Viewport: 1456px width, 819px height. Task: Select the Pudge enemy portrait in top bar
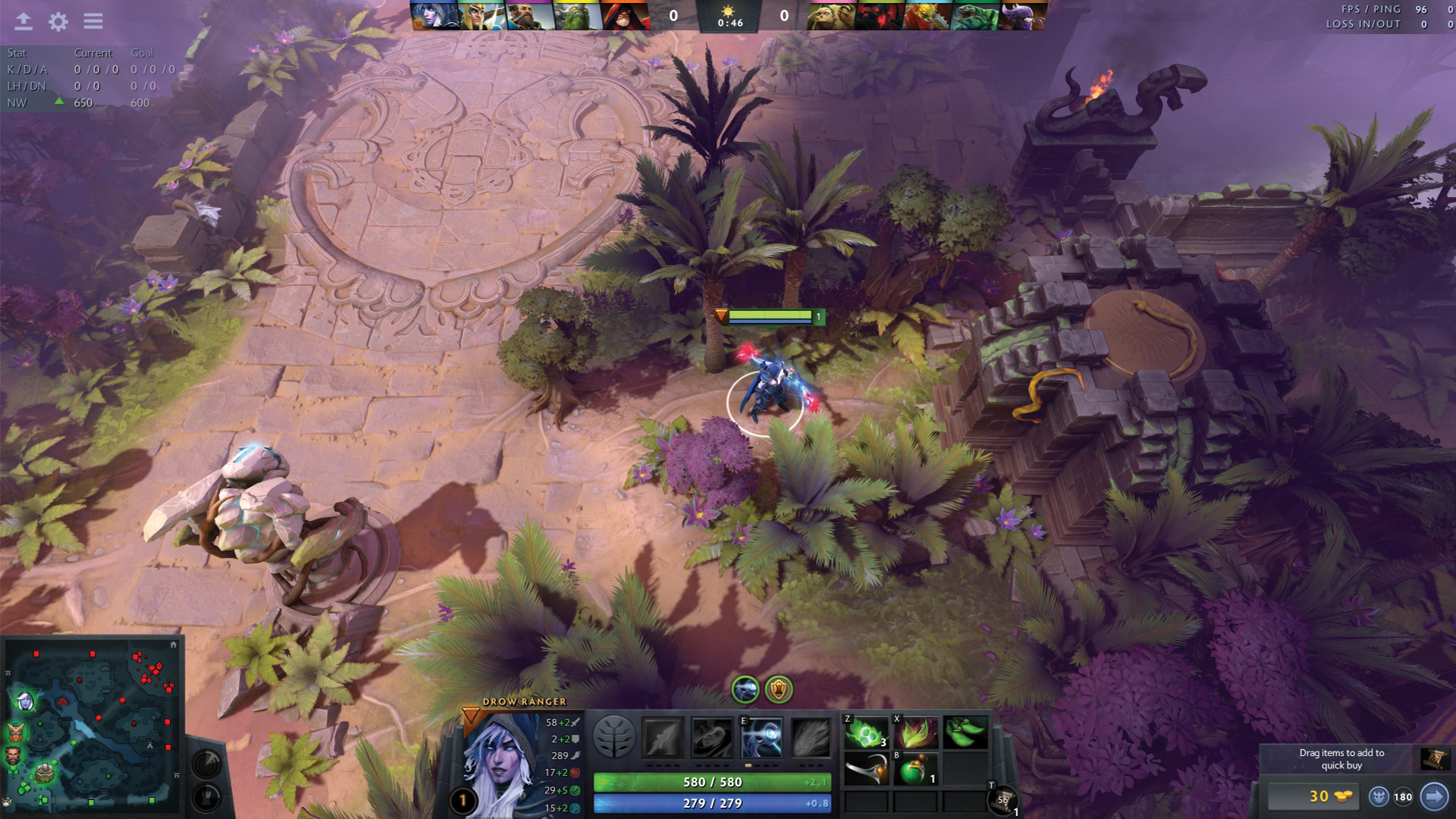pyautogui.click(x=831, y=15)
